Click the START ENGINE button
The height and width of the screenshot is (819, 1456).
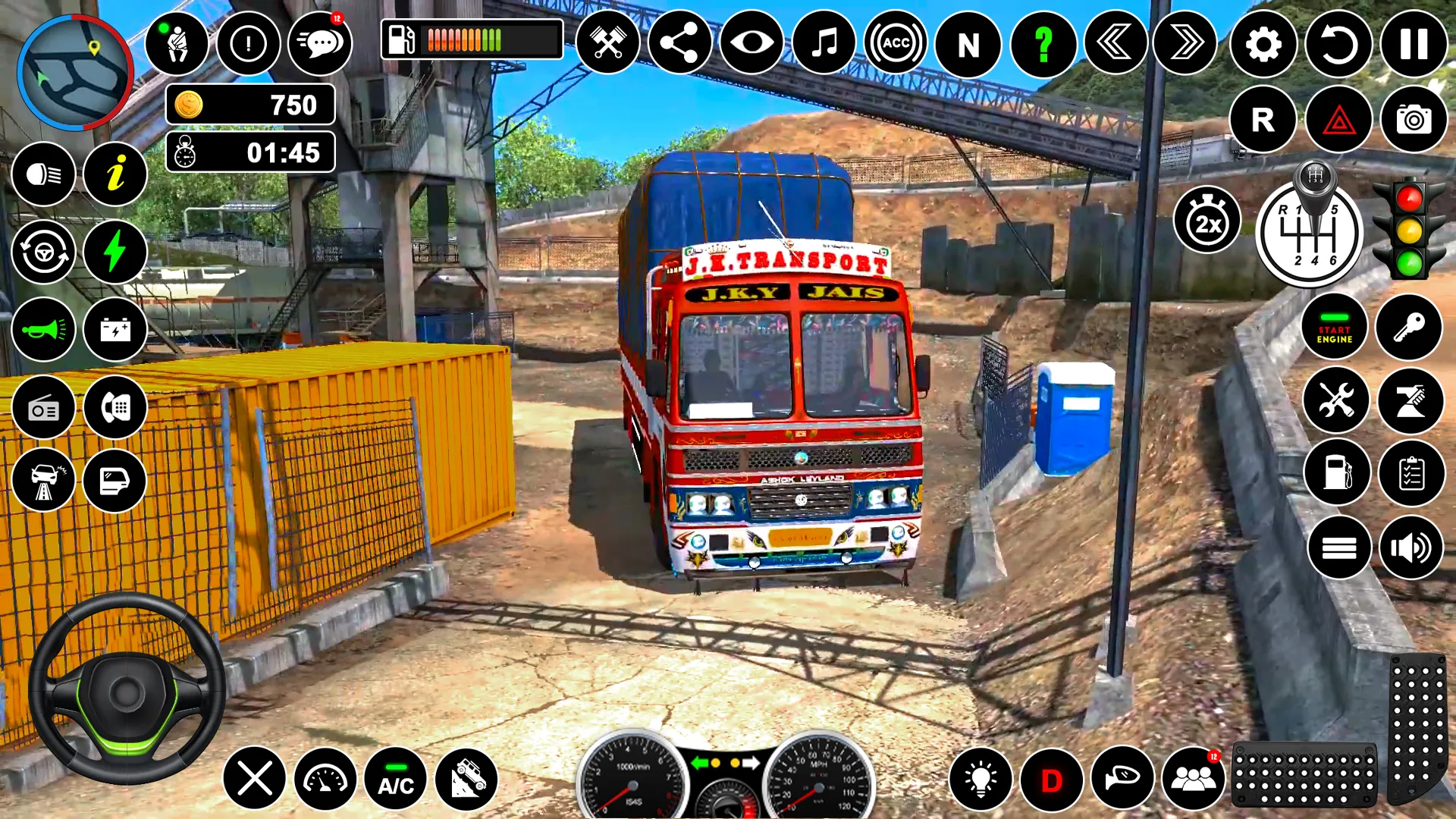click(x=1334, y=328)
